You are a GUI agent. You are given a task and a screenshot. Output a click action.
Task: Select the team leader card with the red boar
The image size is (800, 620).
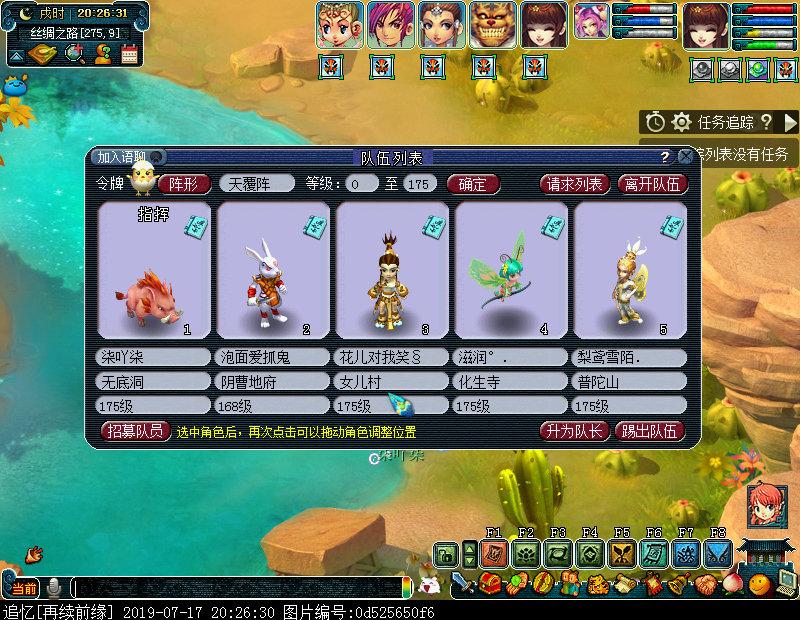pyautogui.click(x=154, y=270)
